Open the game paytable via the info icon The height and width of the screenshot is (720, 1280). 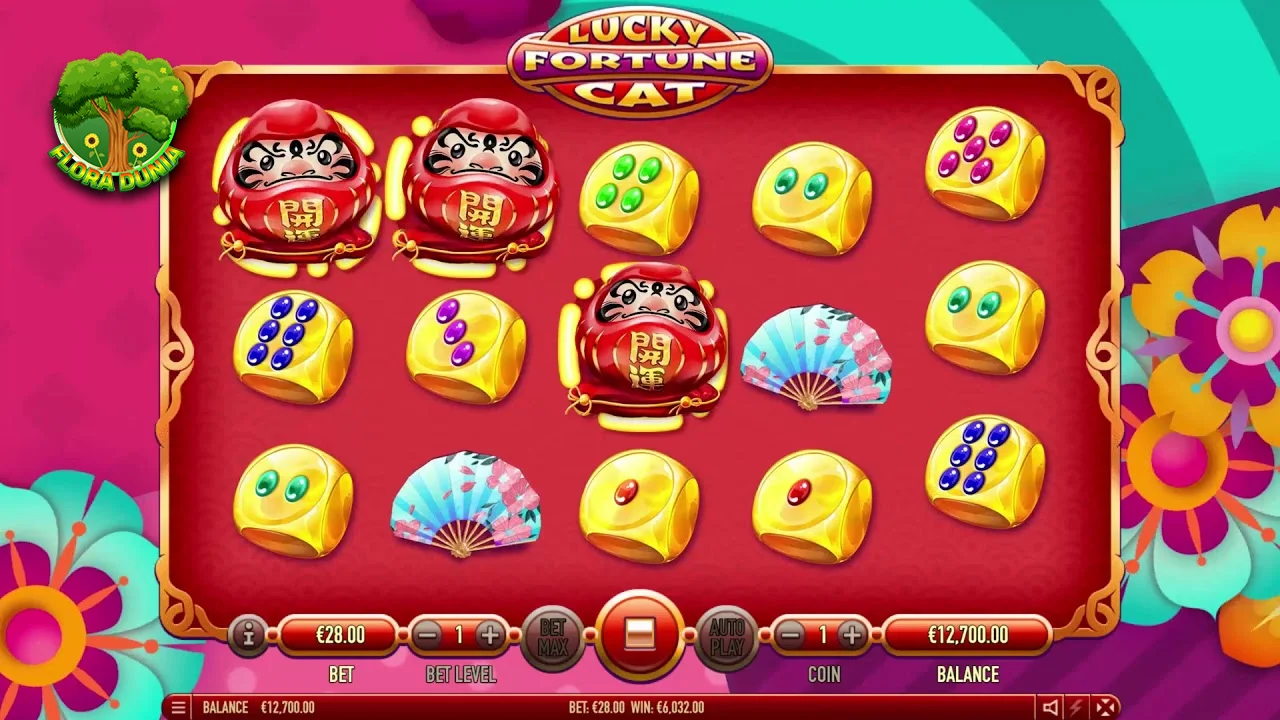[x=248, y=634]
